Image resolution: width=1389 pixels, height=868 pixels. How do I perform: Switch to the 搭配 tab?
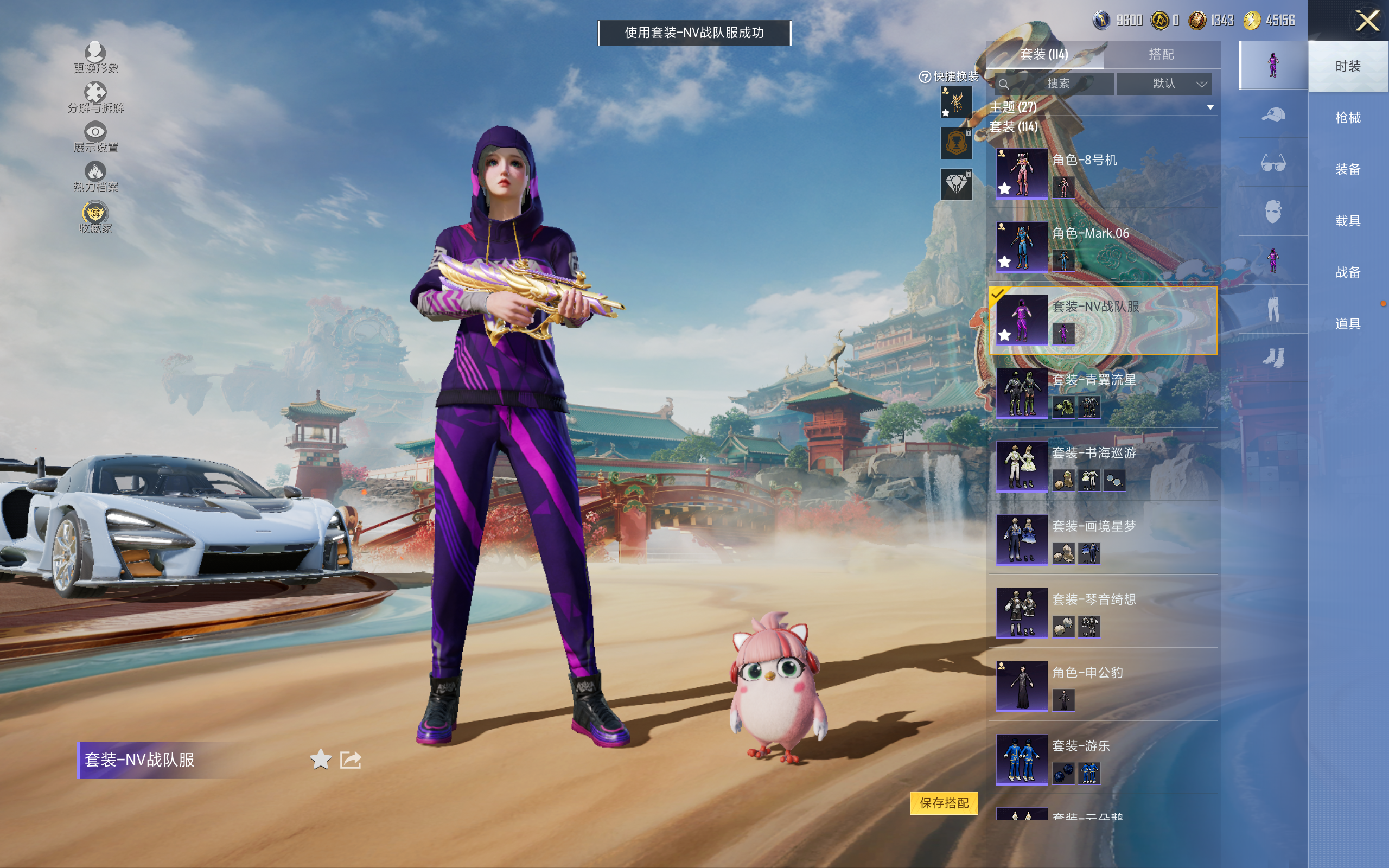pos(1161,55)
